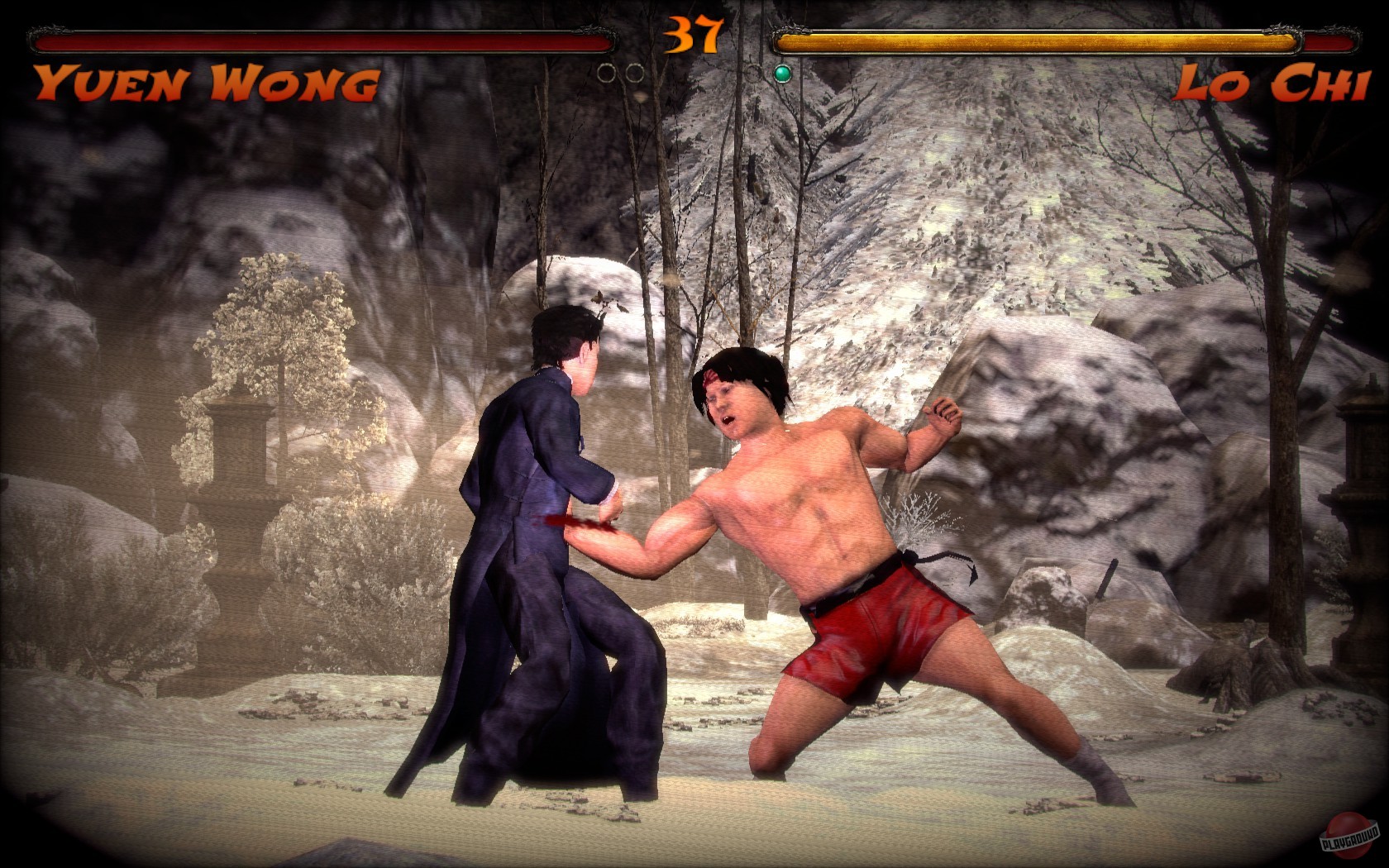
Task: Click Yuen Wong's first empty round marker
Action: pos(607,74)
